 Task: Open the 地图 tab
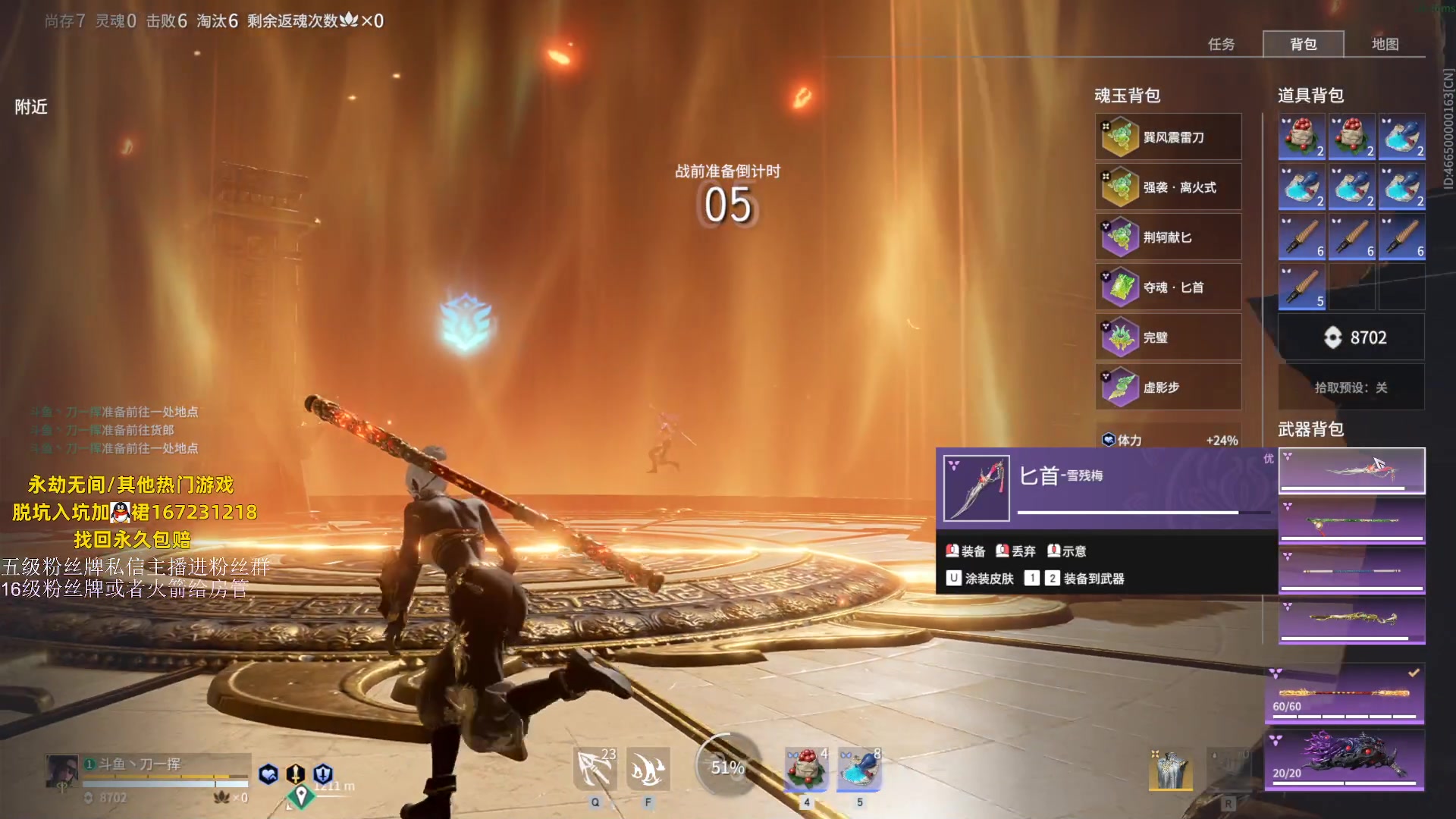coord(1385,44)
